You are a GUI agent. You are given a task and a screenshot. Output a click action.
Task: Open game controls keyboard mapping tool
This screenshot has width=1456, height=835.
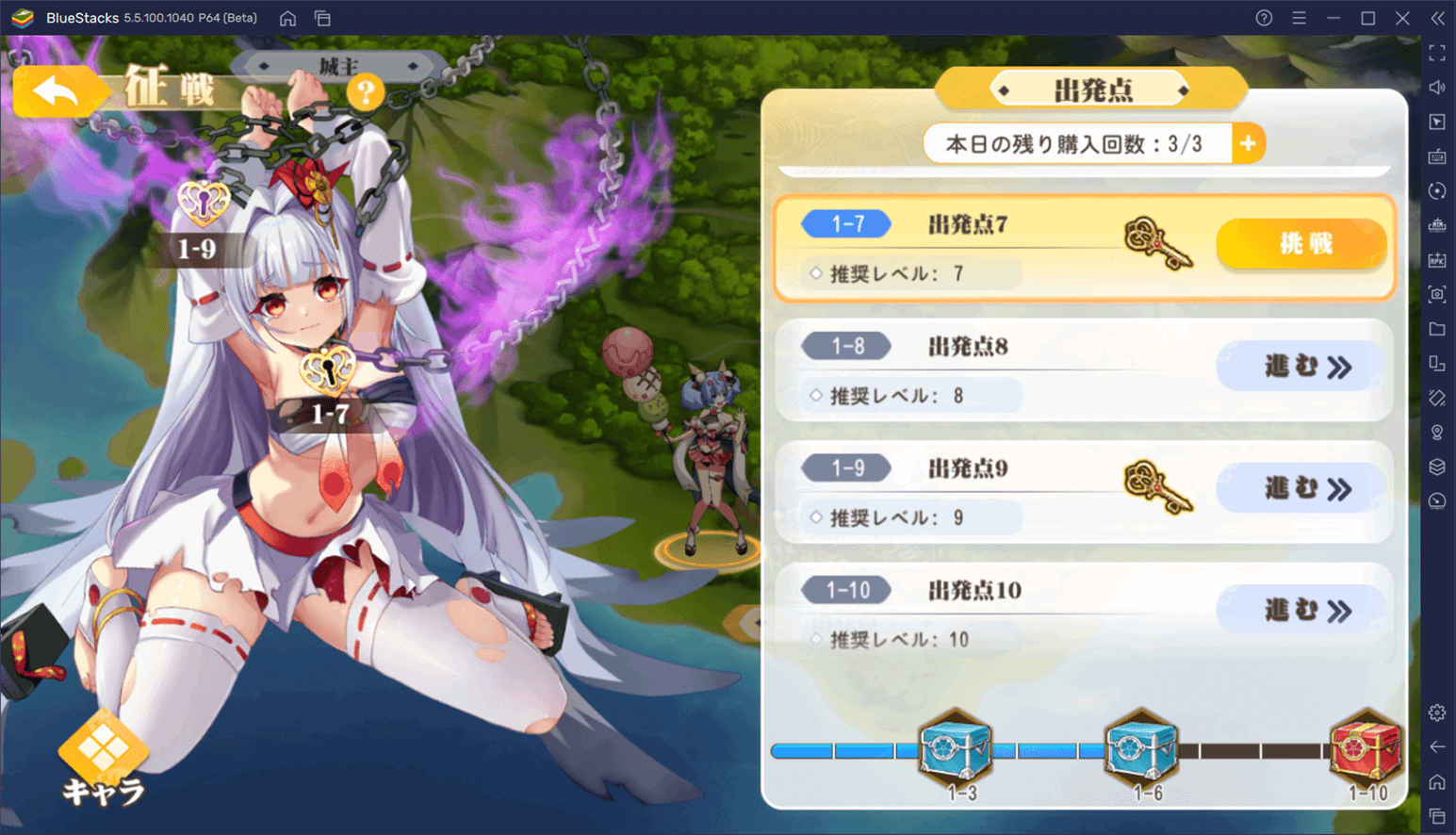click(1438, 156)
